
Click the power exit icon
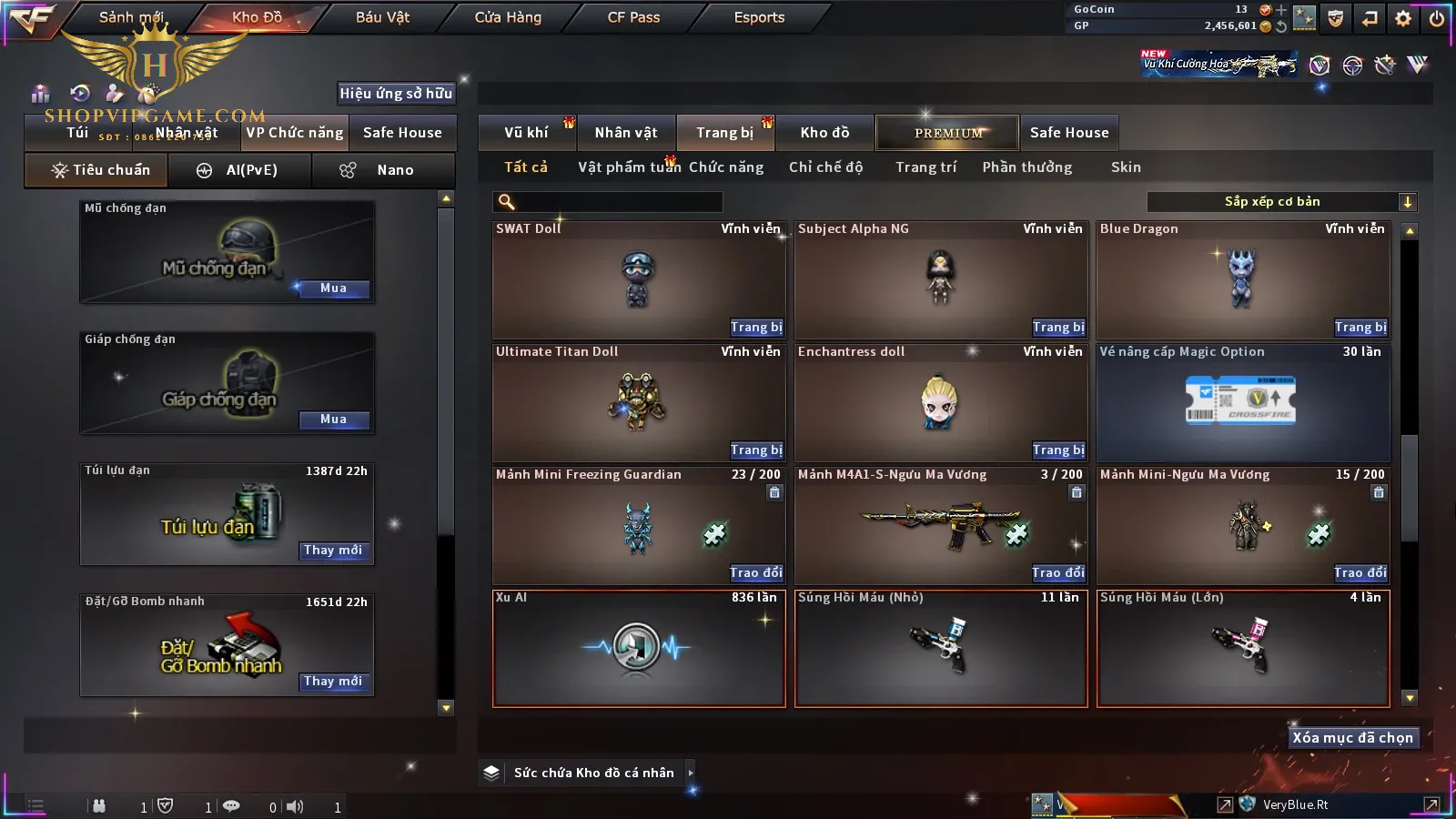[x=1437, y=17]
